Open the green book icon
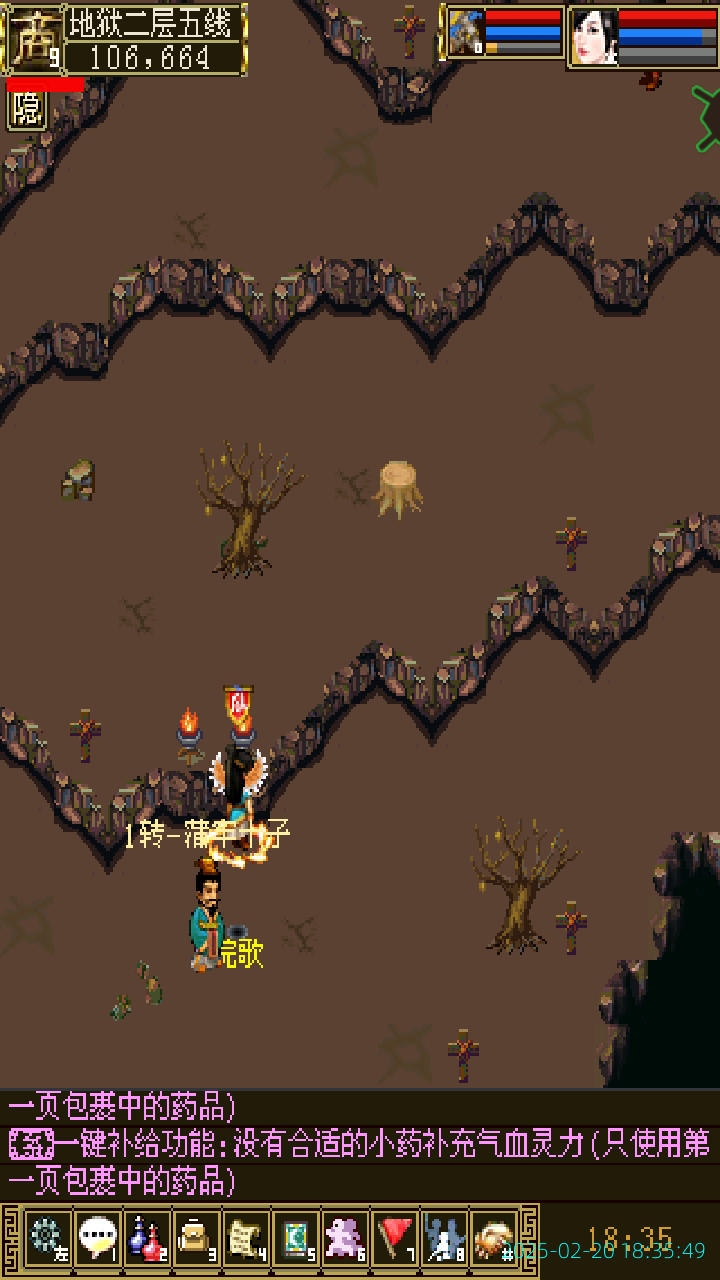This screenshot has height=1280, width=720. pos(295,1238)
